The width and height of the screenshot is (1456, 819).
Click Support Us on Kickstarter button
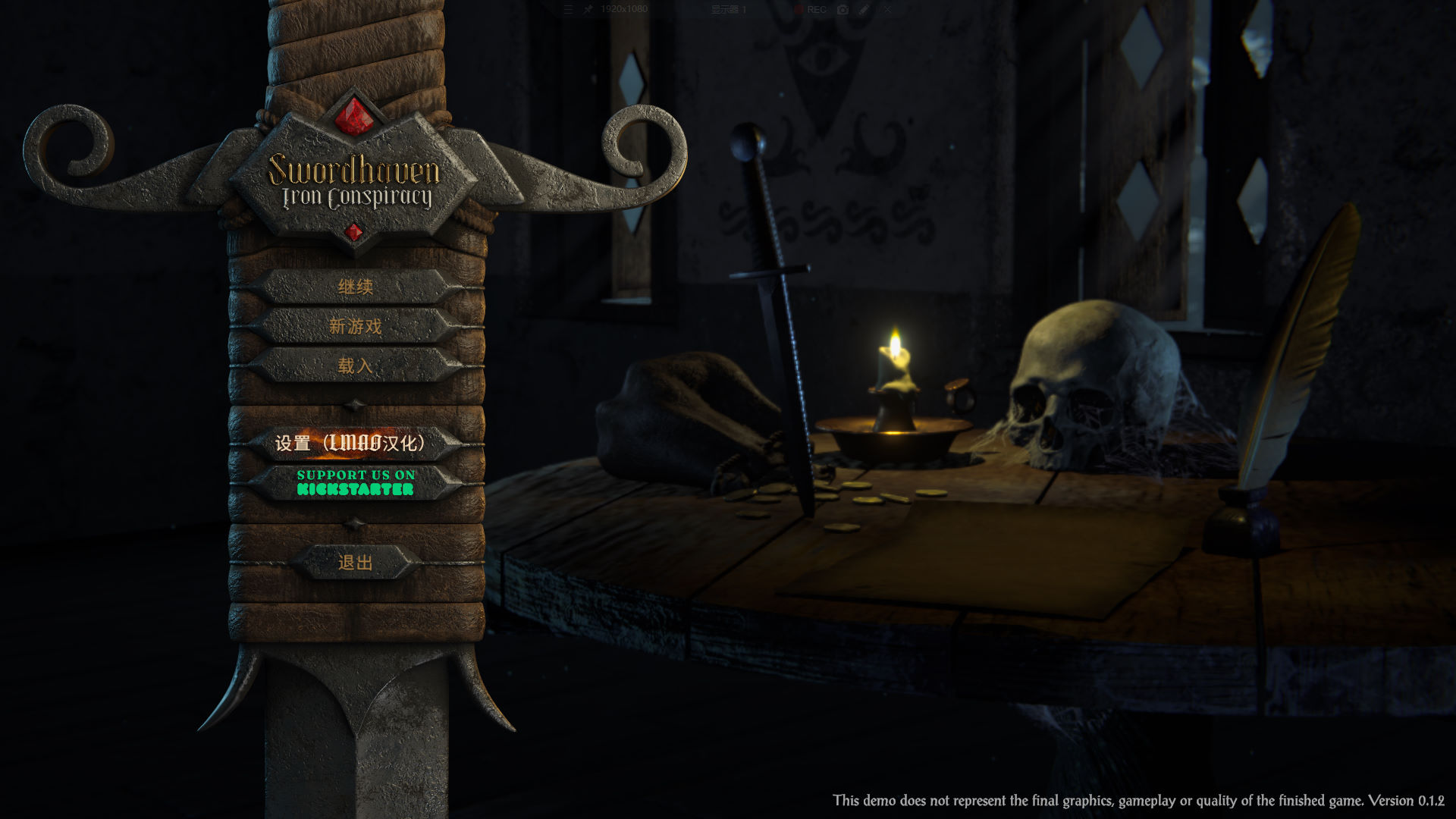pyautogui.click(x=356, y=482)
